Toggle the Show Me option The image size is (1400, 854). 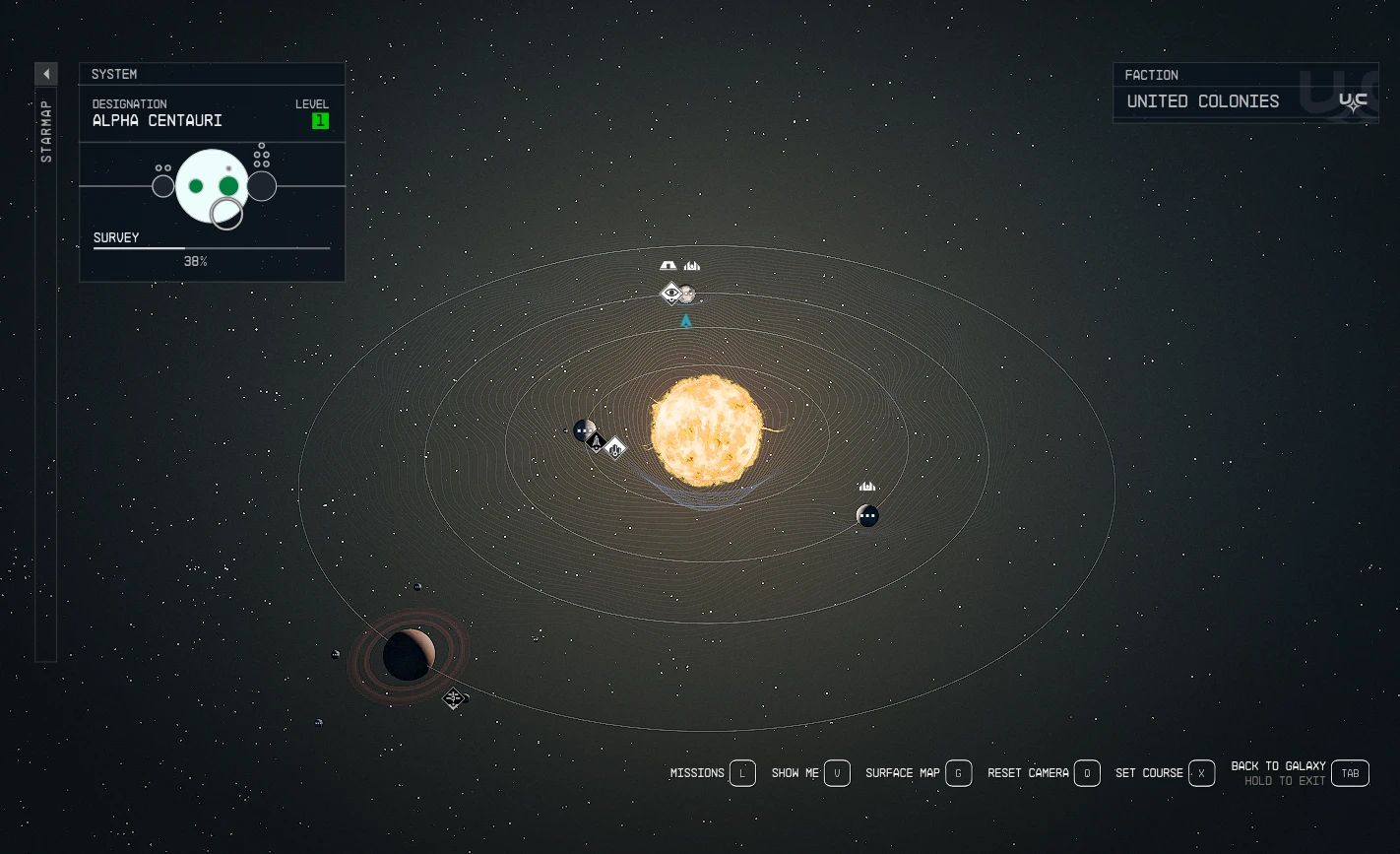point(836,773)
